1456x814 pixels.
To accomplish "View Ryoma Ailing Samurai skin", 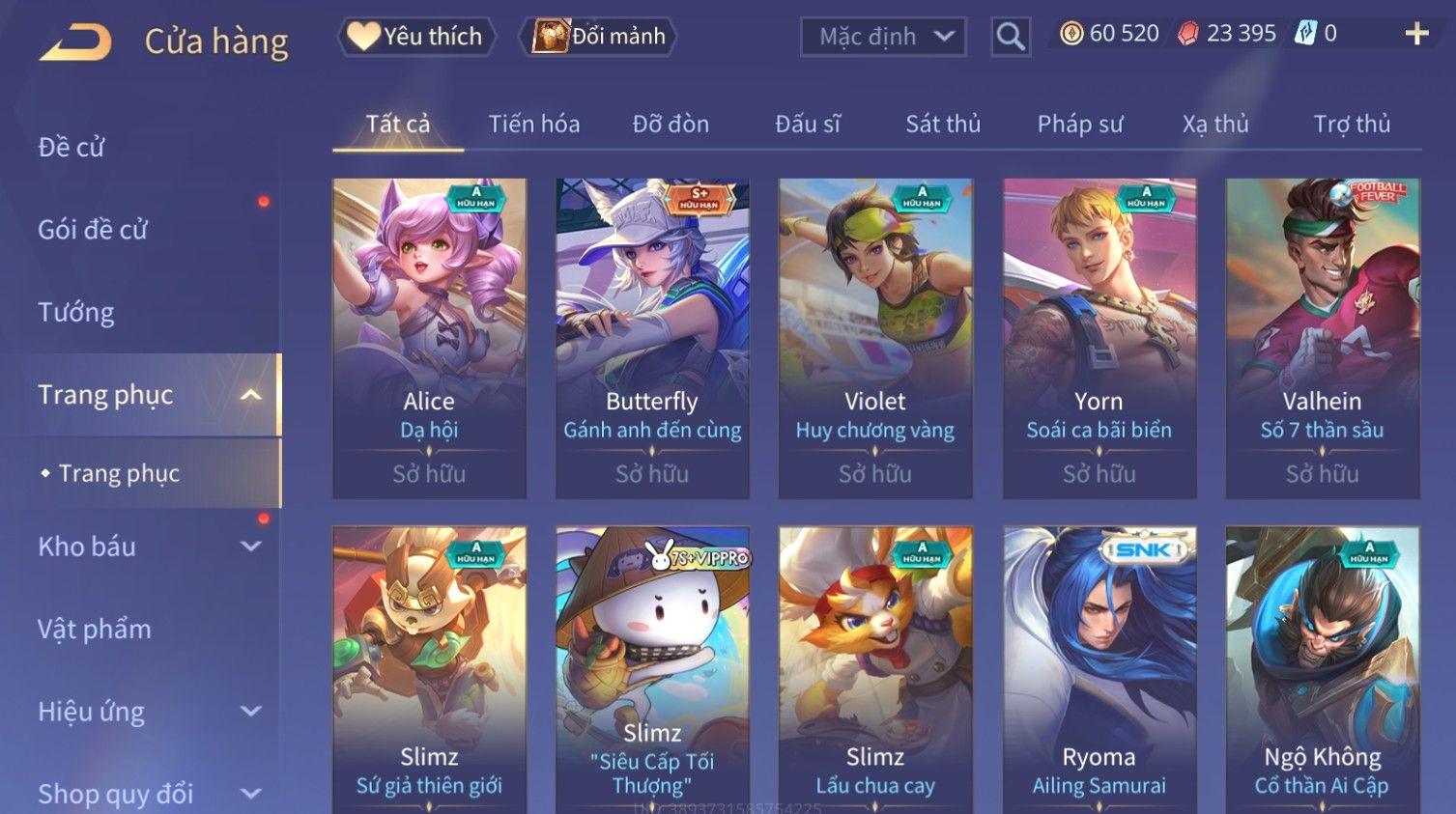I will coord(1099,666).
